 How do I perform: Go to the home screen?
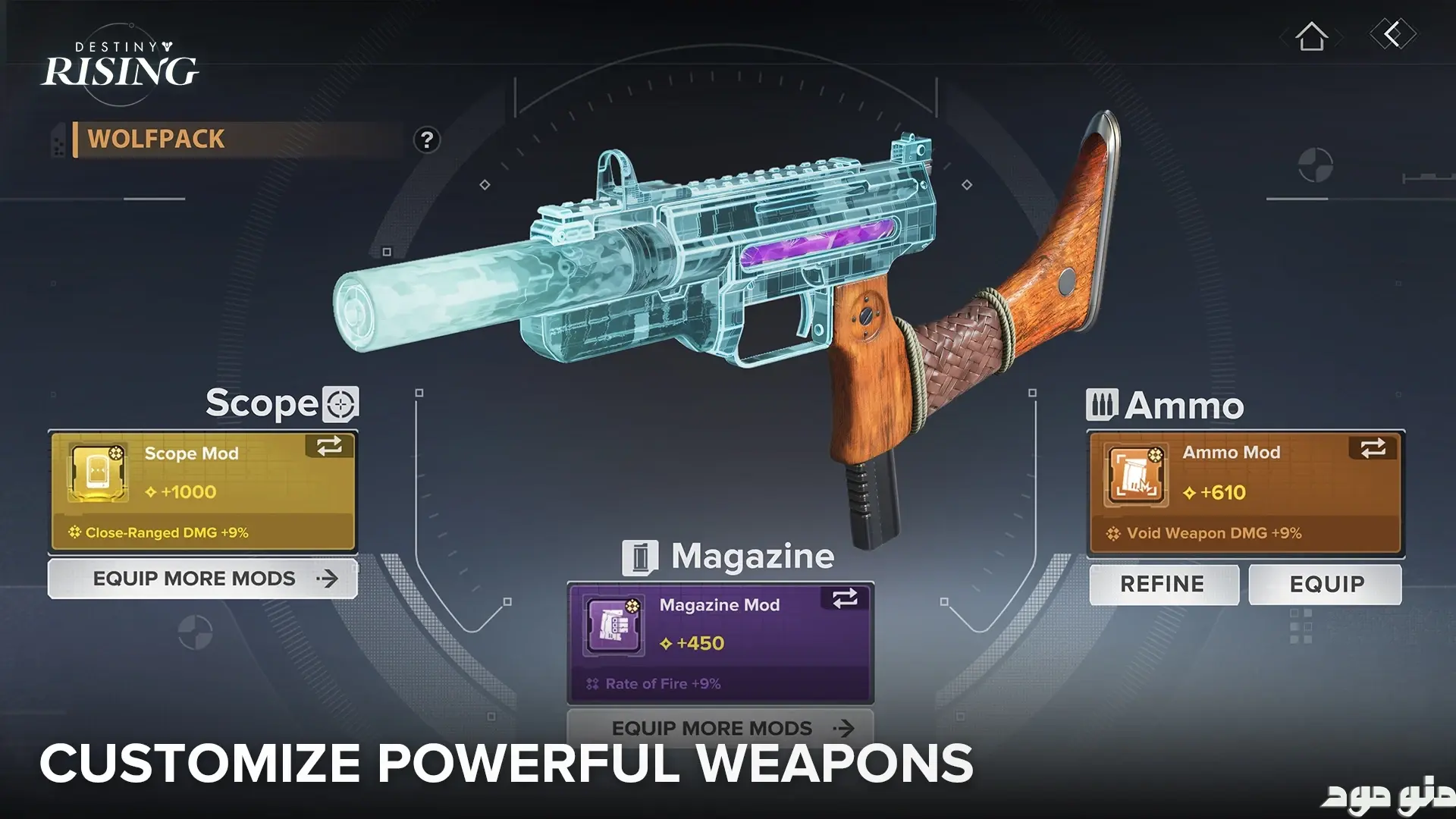coord(1311,36)
